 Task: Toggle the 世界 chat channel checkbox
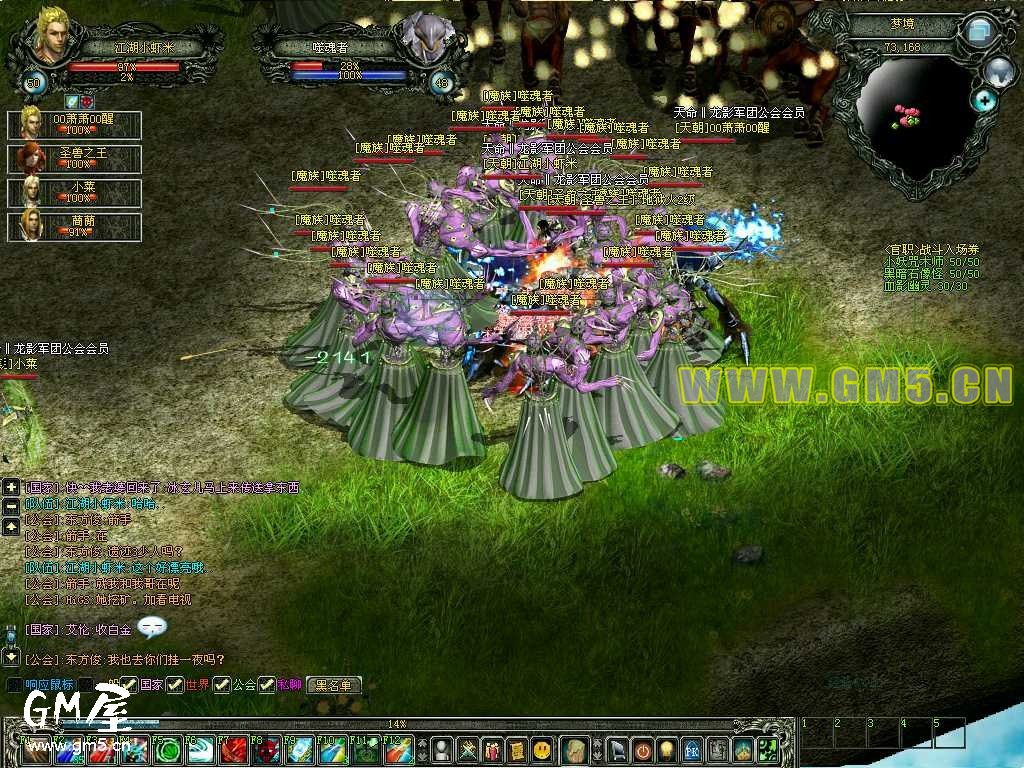pos(175,685)
